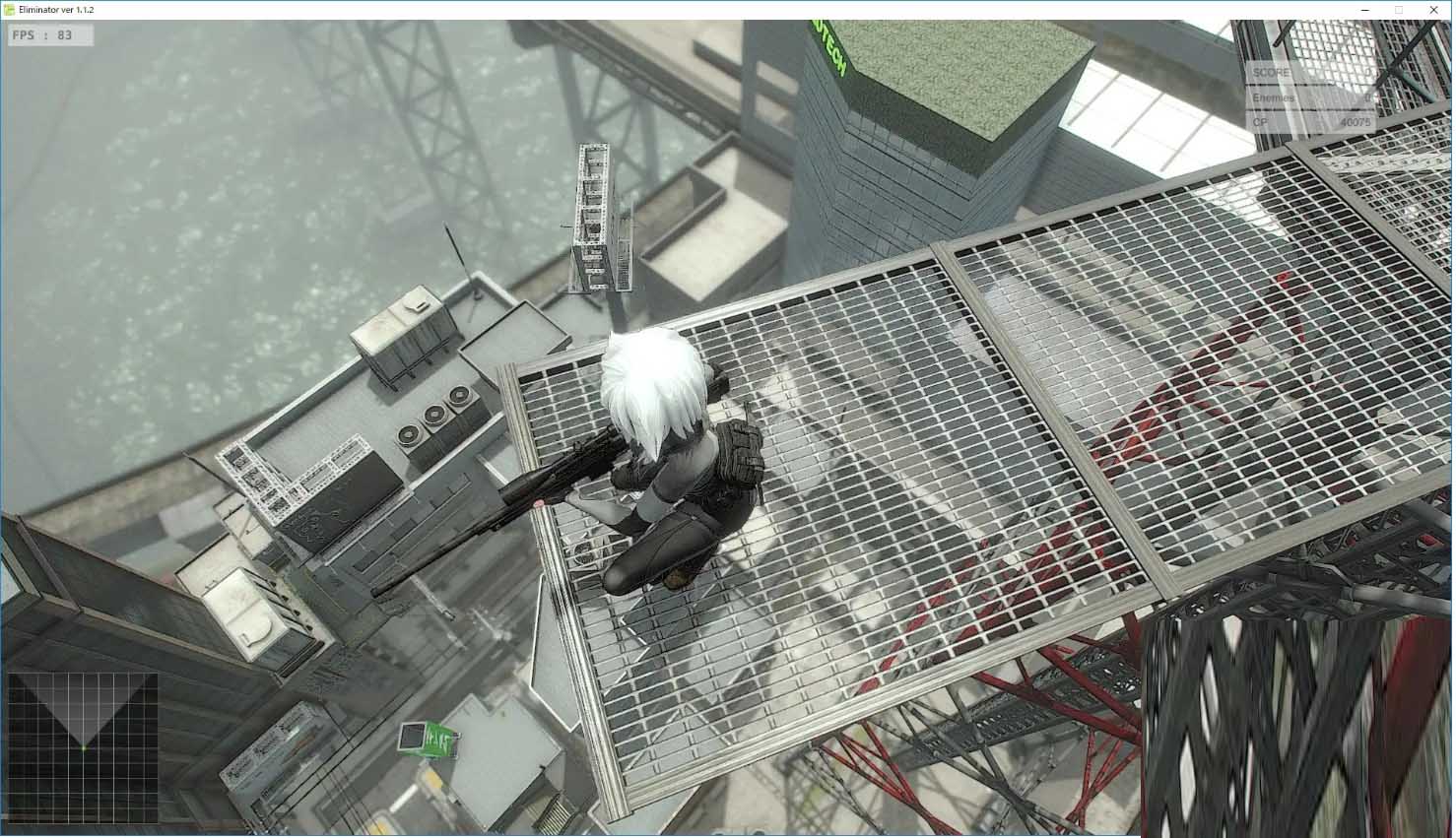Click the maximize button of the Eliminator window

1400,10
